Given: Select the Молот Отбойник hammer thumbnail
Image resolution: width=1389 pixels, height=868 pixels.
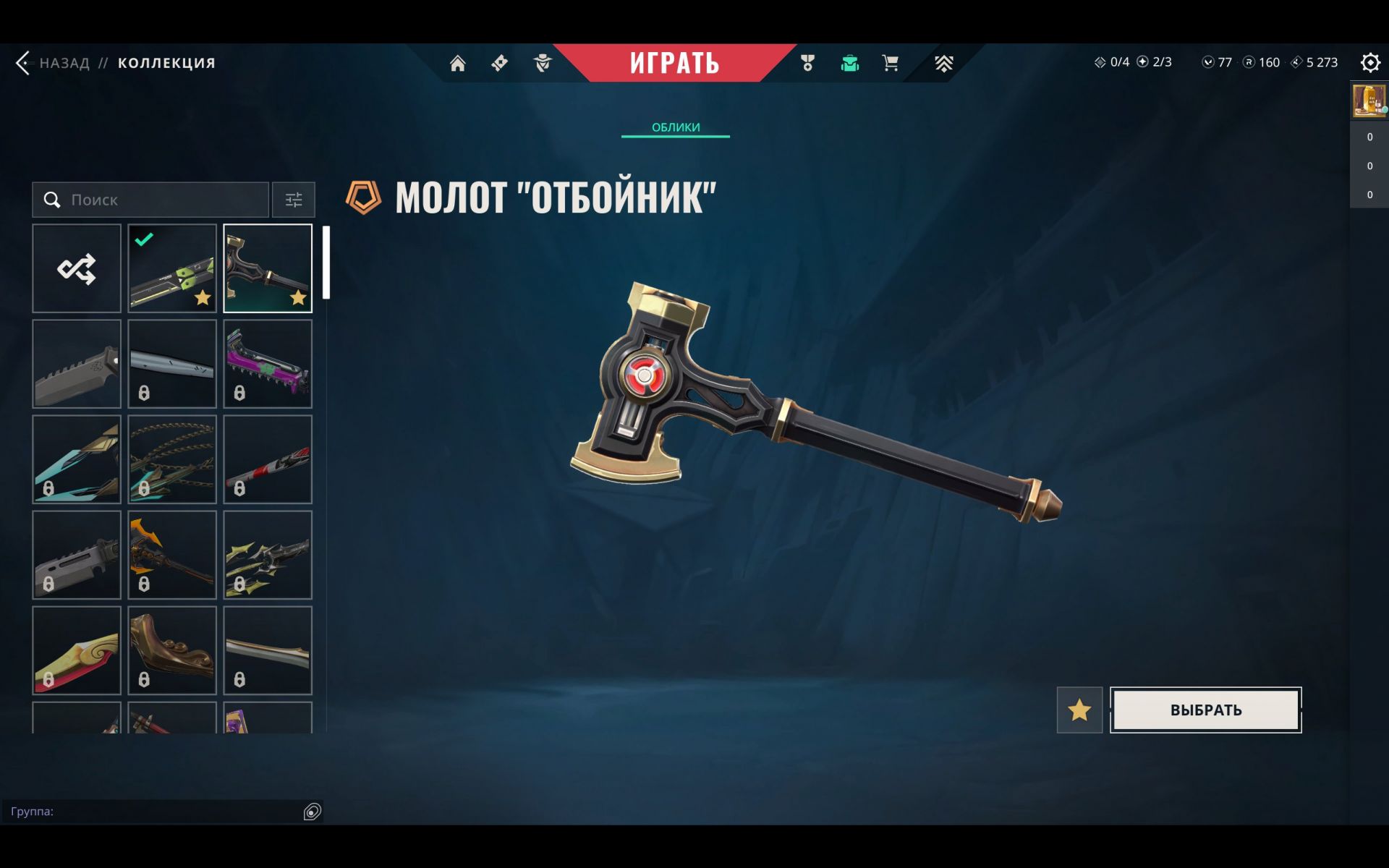Looking at the screenshot, I should pyautogui.click(x=268, y=268).
